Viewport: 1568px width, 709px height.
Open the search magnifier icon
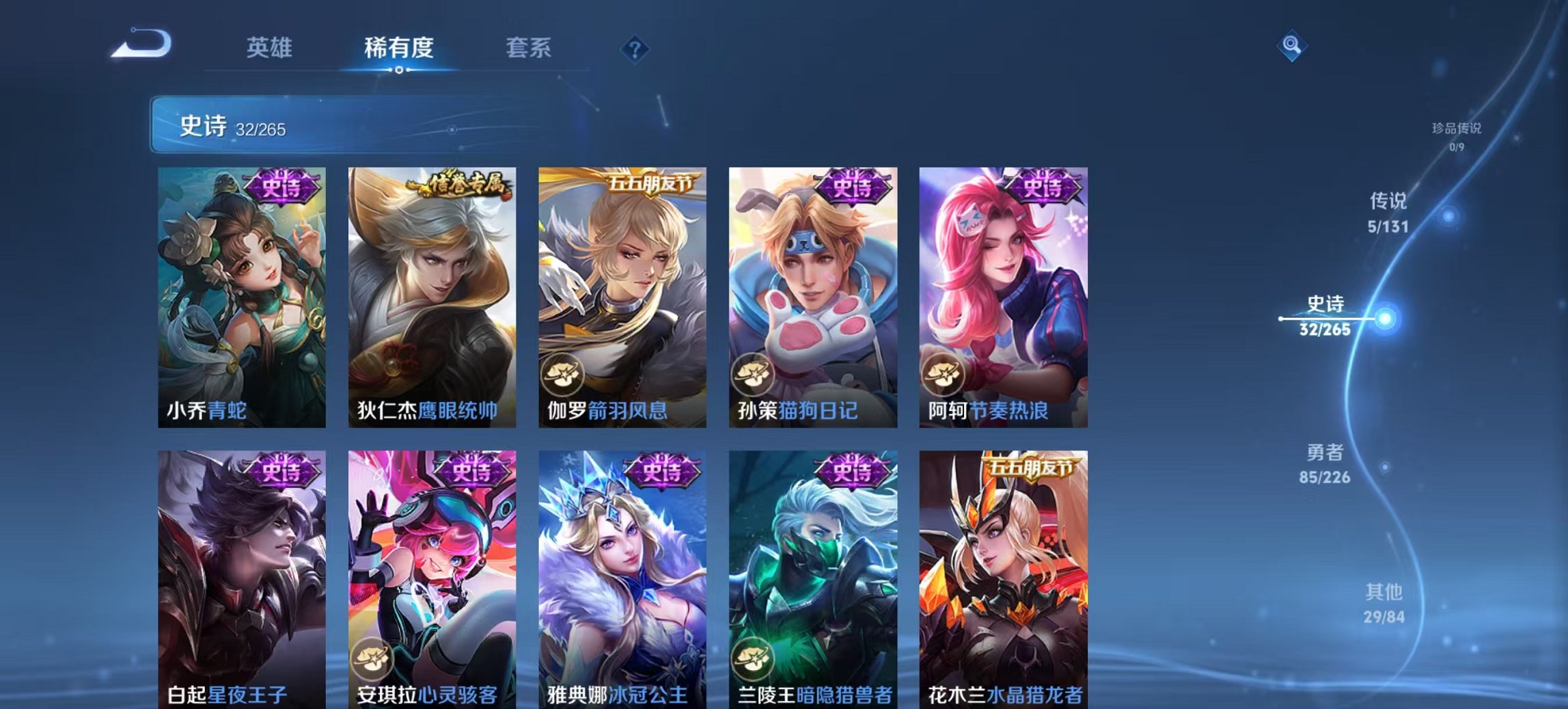[1290, 46]
